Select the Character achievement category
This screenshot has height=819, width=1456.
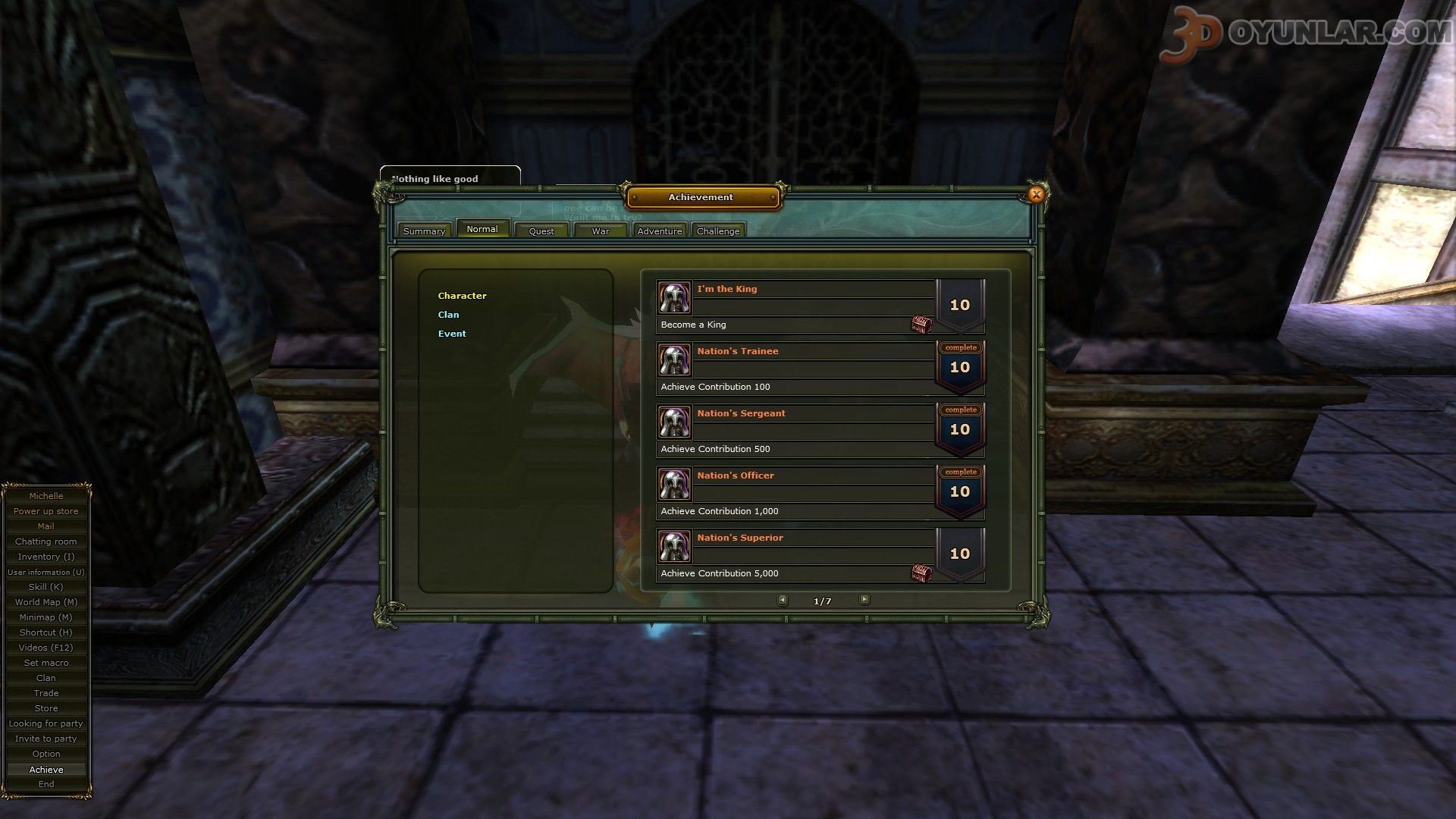point(462,296)
